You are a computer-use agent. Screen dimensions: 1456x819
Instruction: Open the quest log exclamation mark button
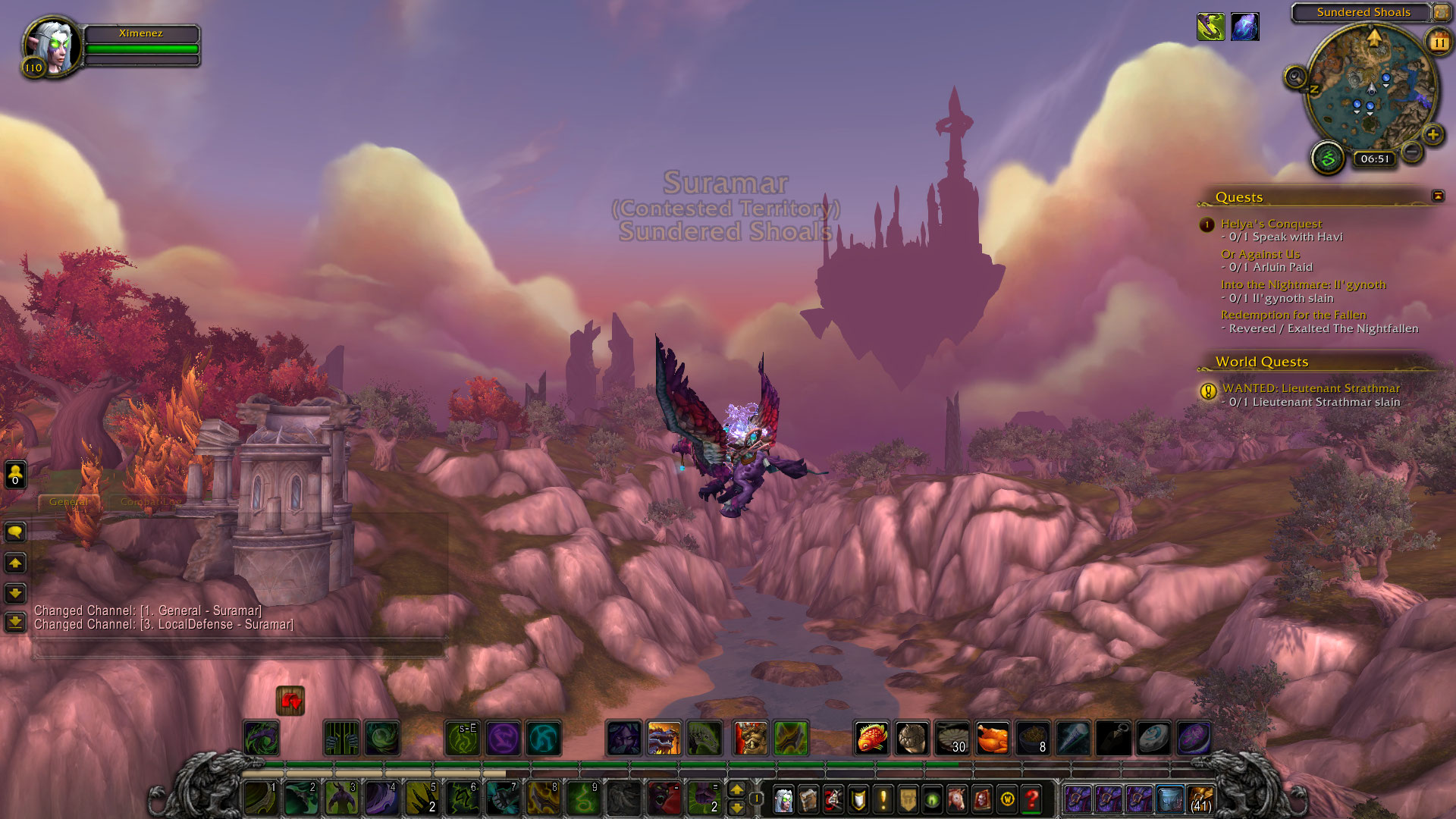(883, 799)
